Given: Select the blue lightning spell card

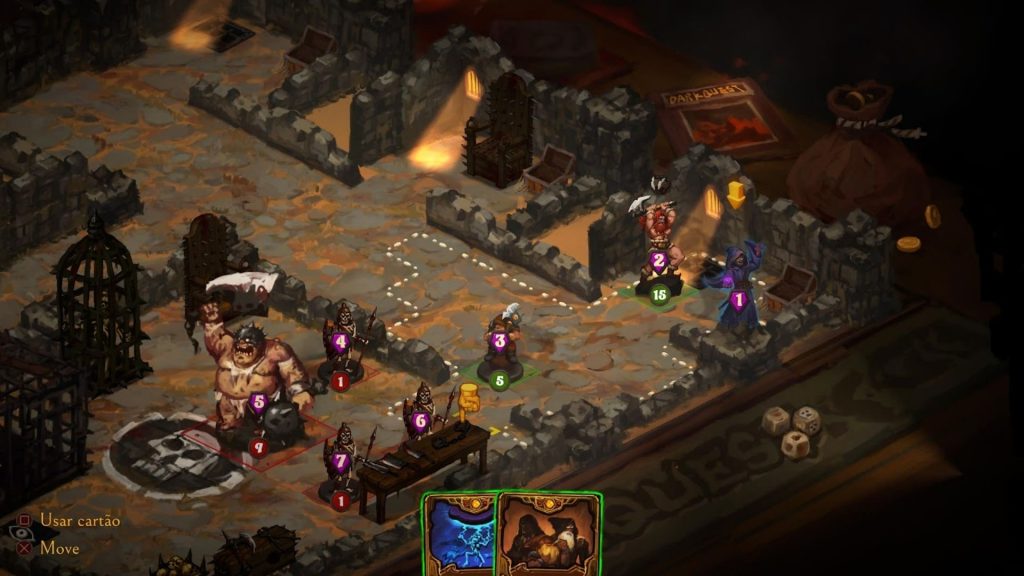Looking at the screenshot, I should 459,535.
